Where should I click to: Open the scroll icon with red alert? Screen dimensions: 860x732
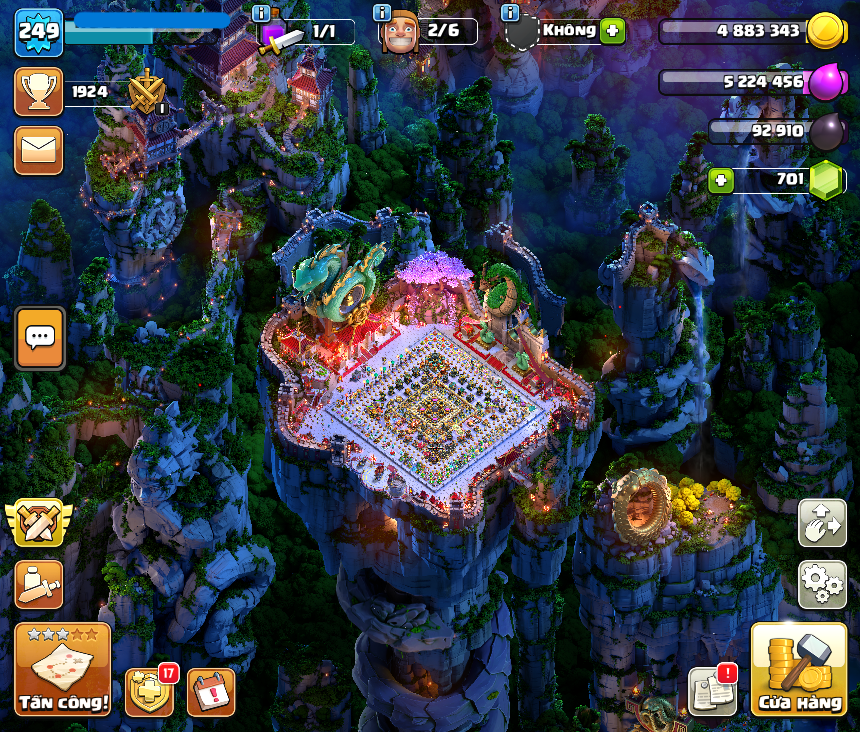pyautogui.click(x=713, y=691)
